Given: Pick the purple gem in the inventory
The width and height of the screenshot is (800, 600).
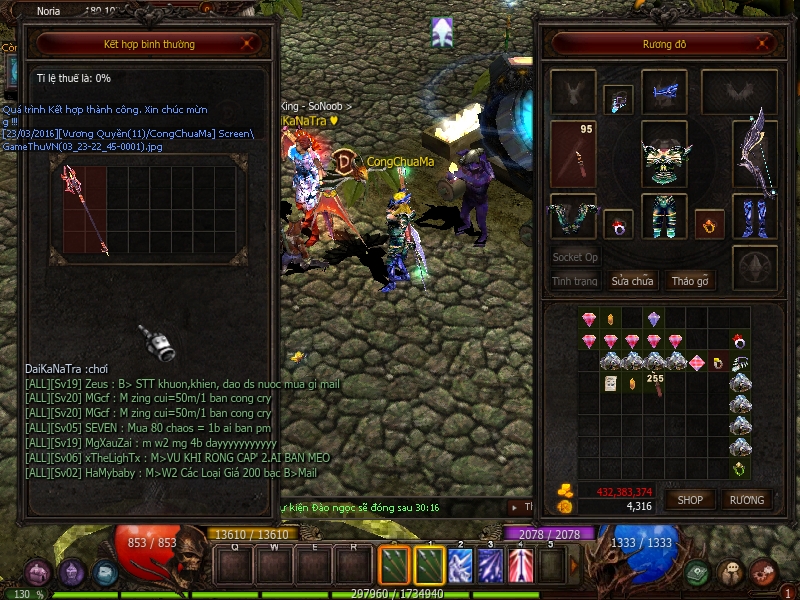Looking at the screenshot, I should tap(654, 319).
